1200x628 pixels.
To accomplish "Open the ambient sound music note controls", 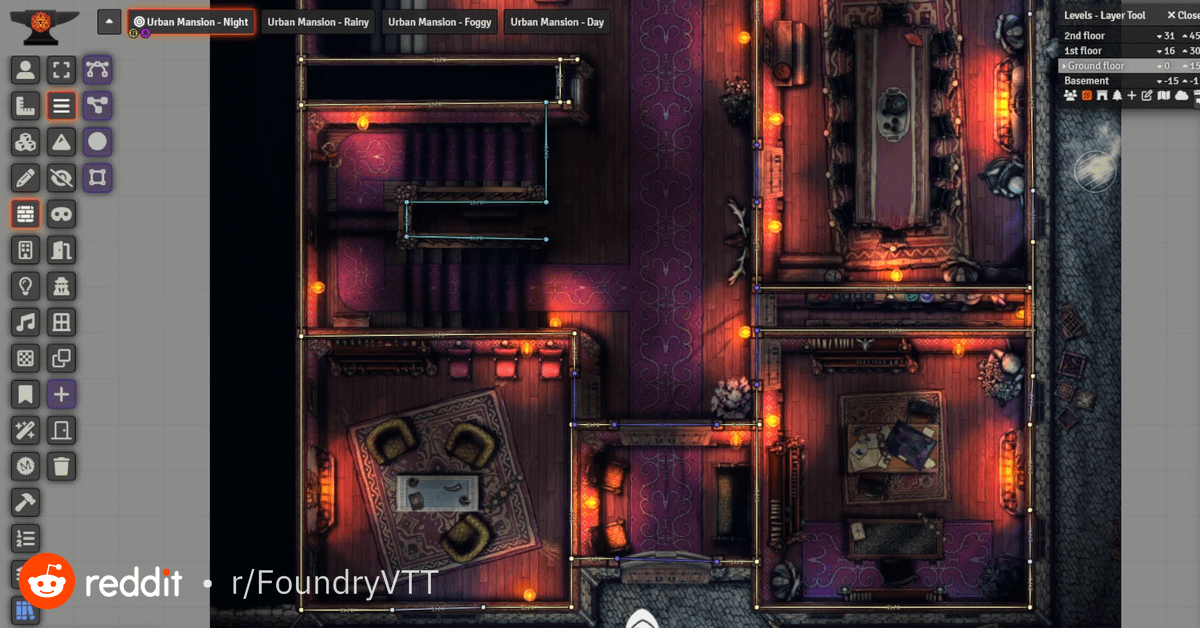I will pos(25,322).
